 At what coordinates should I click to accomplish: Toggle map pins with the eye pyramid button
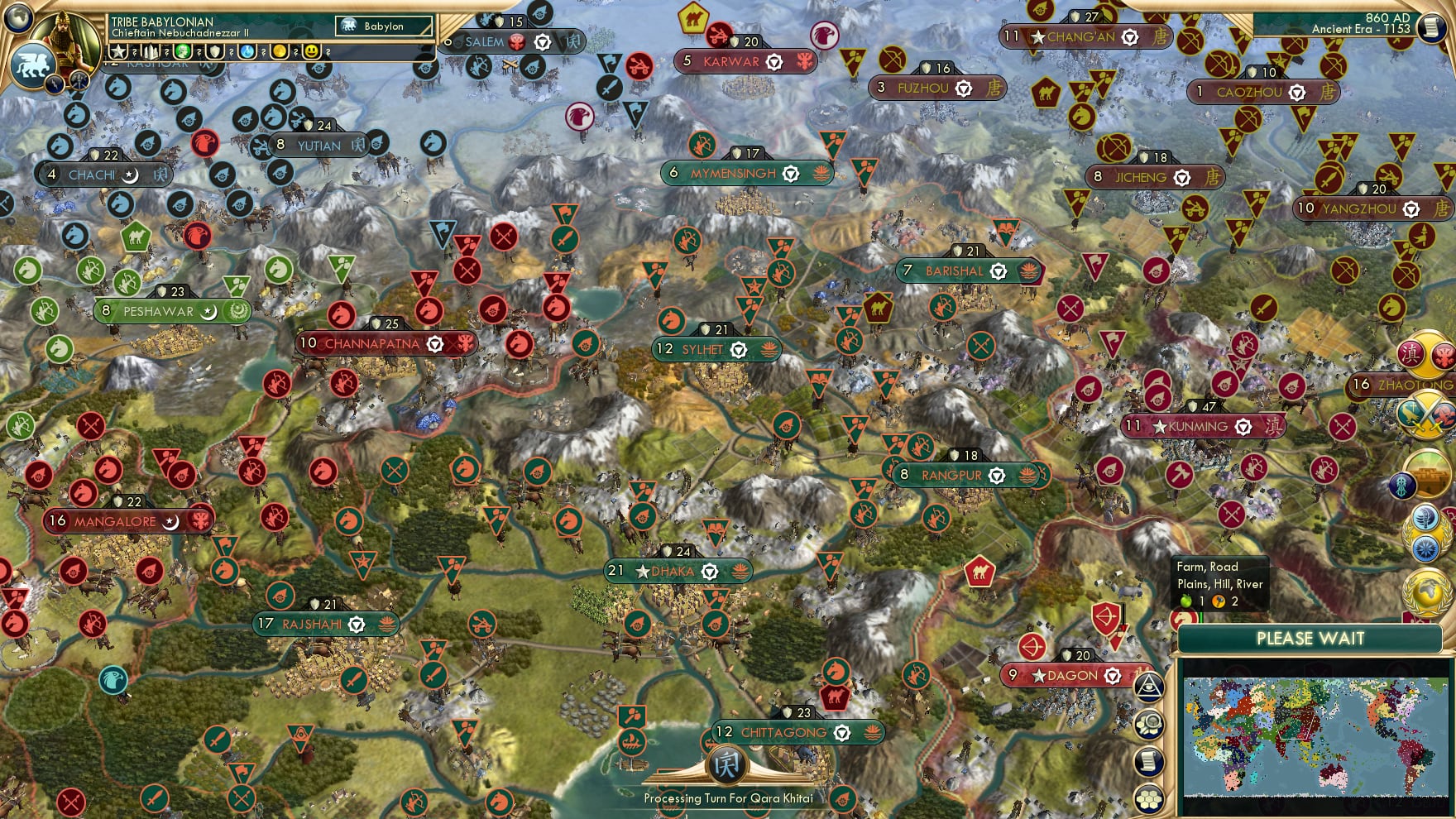coord(1149,687)
